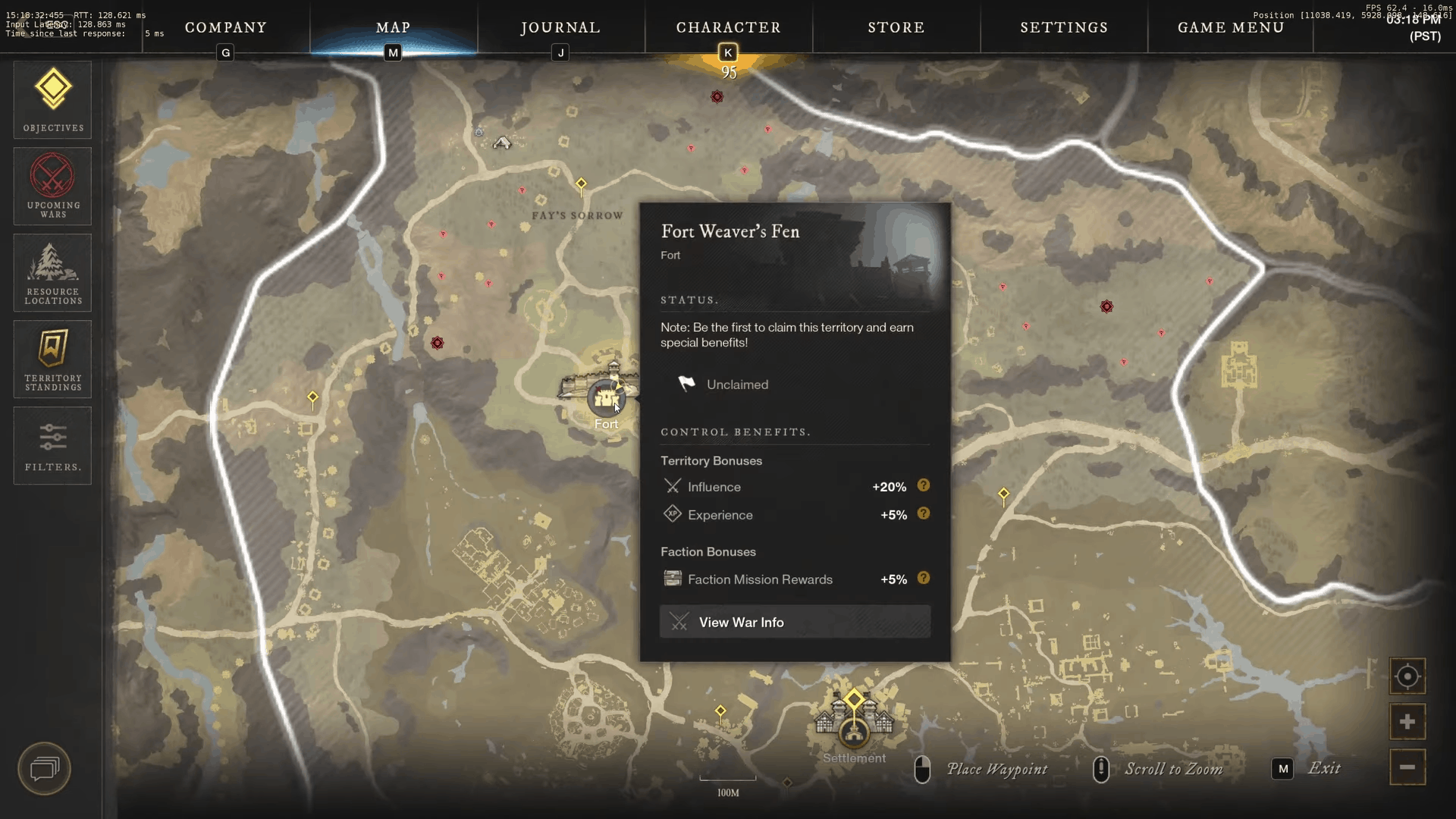Open the chat window
1456x819 pixels.
point(43,768)
